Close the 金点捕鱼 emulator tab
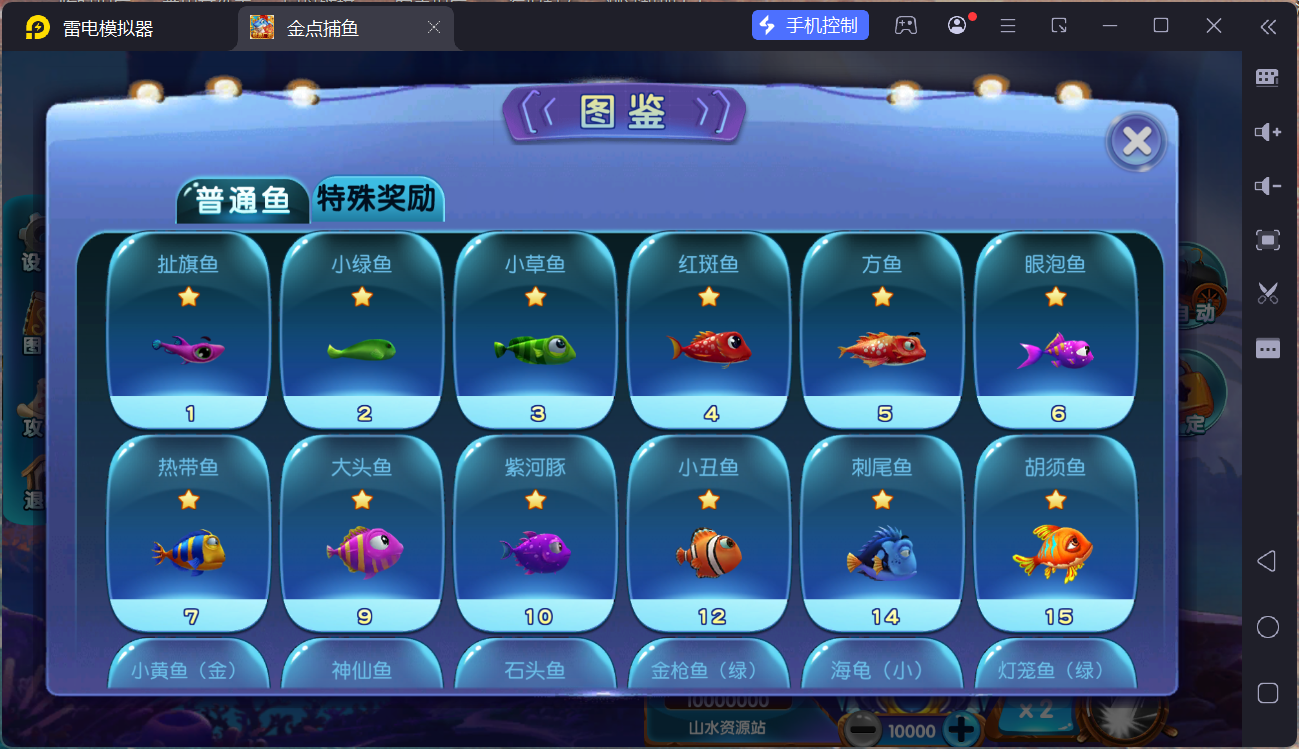1299x749 pixels. (x=434, y=28)
